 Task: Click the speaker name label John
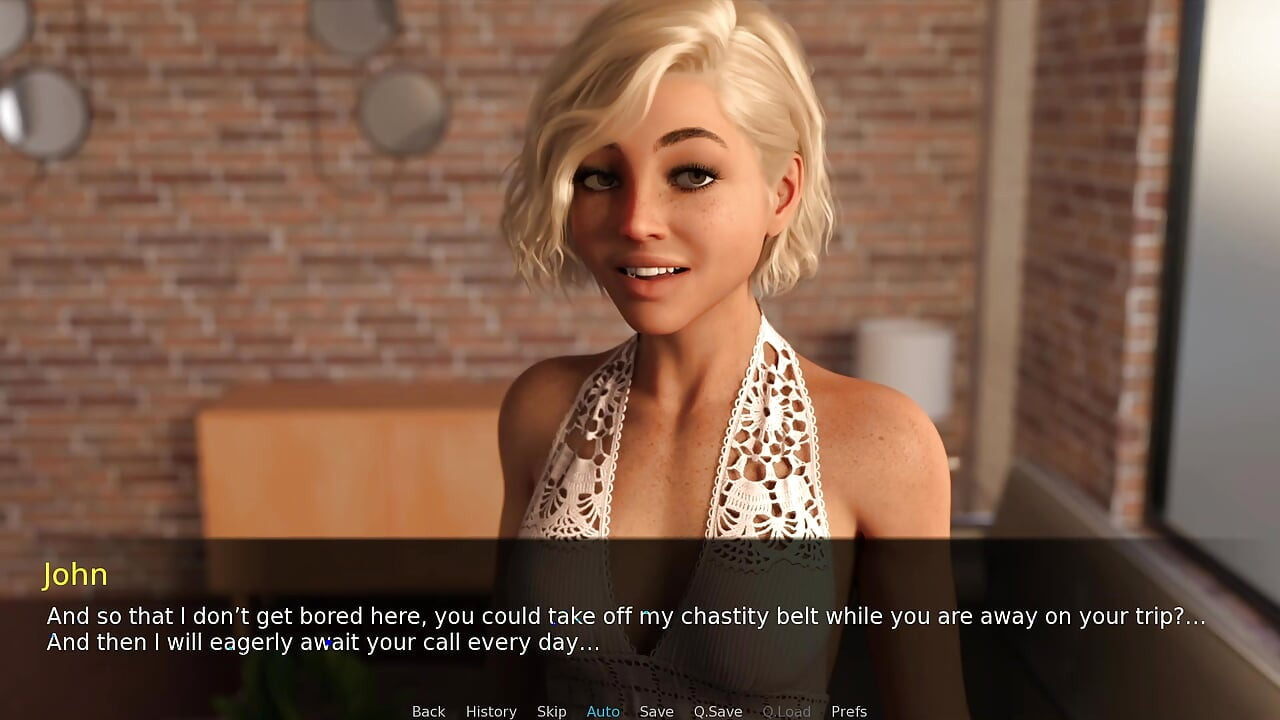(75, 575)
